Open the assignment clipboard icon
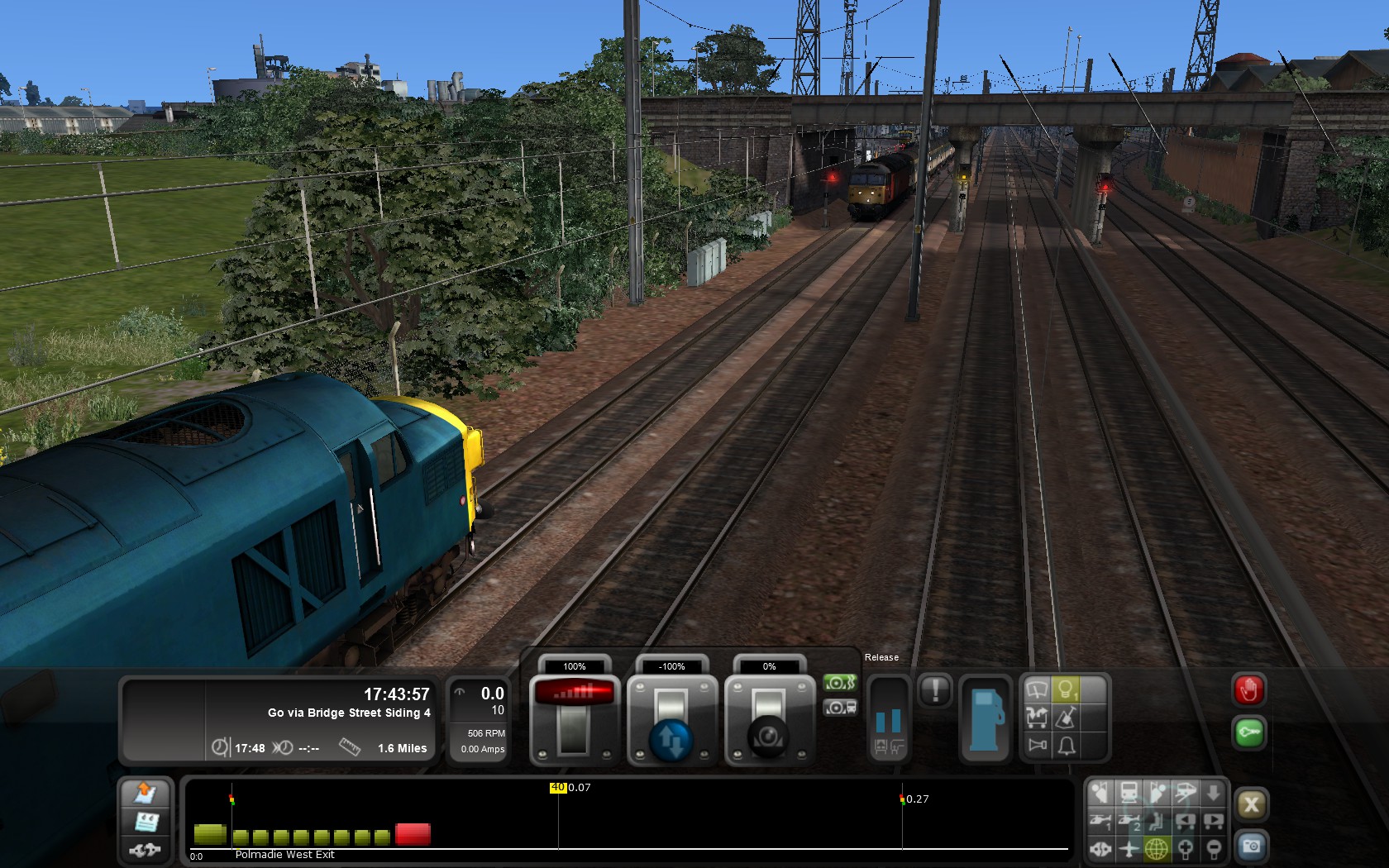Image resolution: width=1389 pixels, height=868 pixels. [146, 822]
